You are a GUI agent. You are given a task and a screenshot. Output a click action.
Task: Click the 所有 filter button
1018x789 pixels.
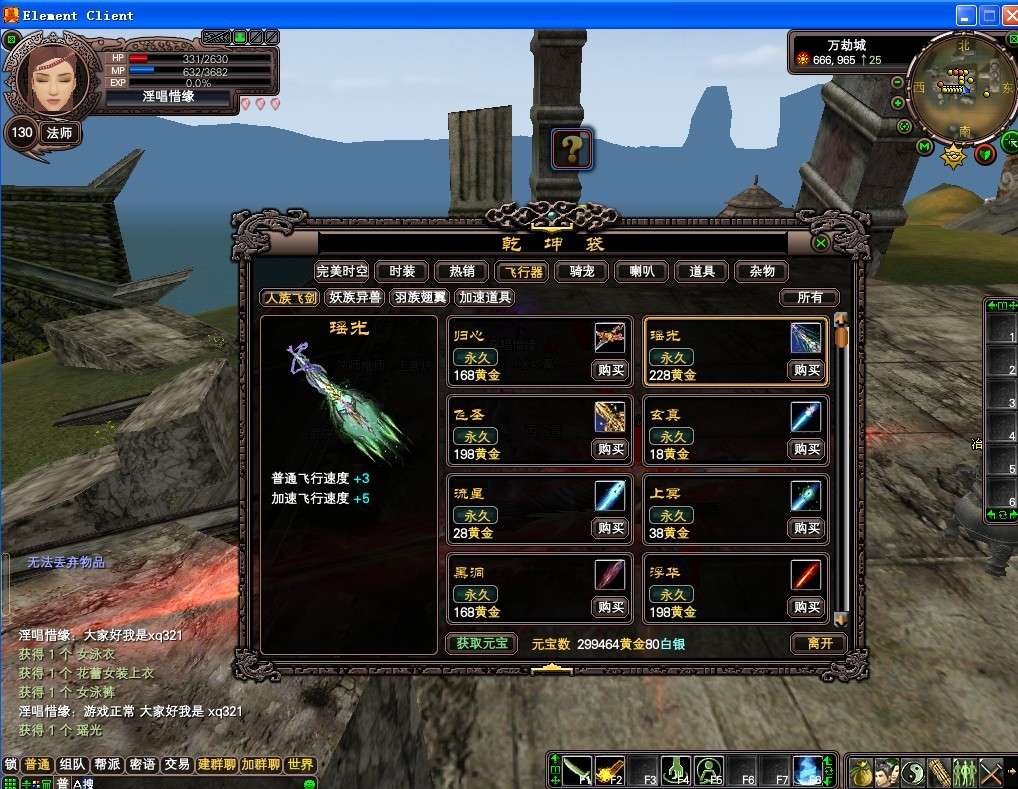tap(809, 297)
